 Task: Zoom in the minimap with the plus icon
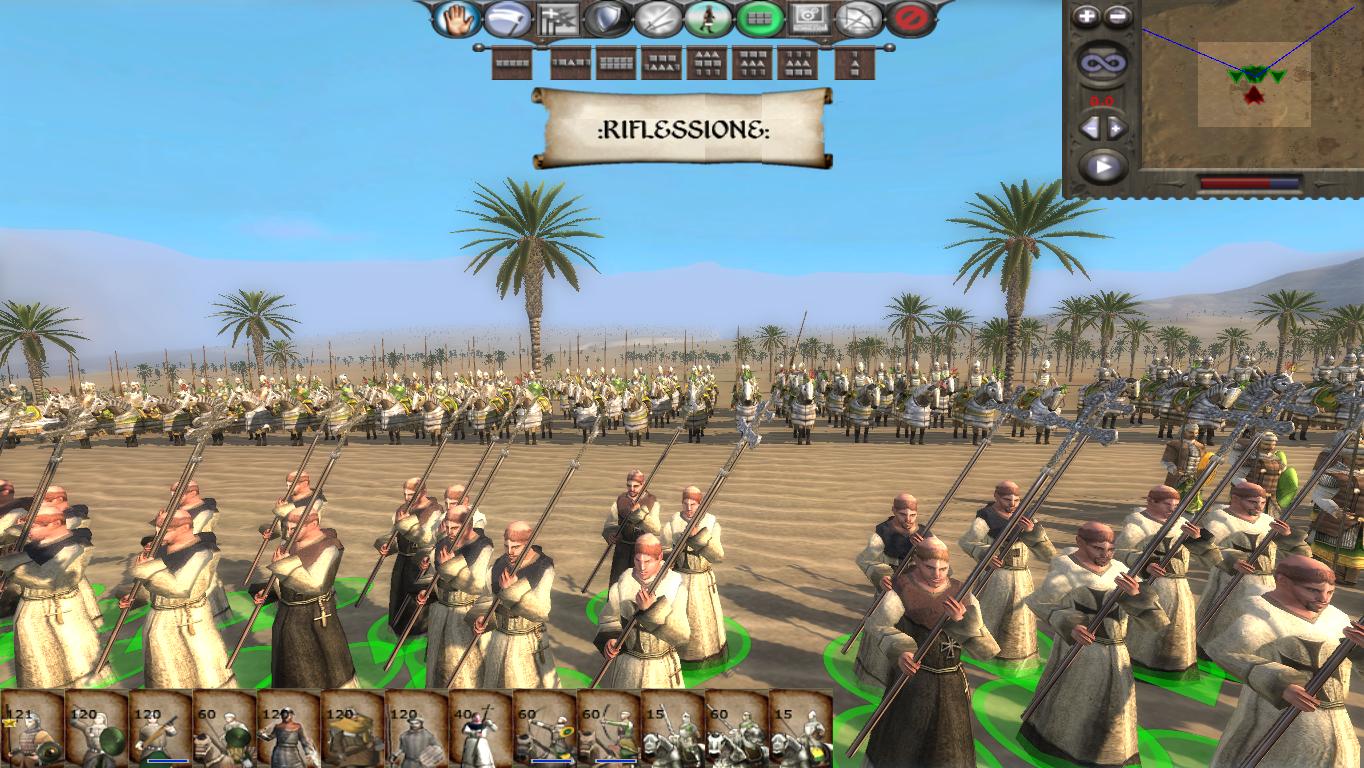pyautogui.click(x=1084, y=14)
